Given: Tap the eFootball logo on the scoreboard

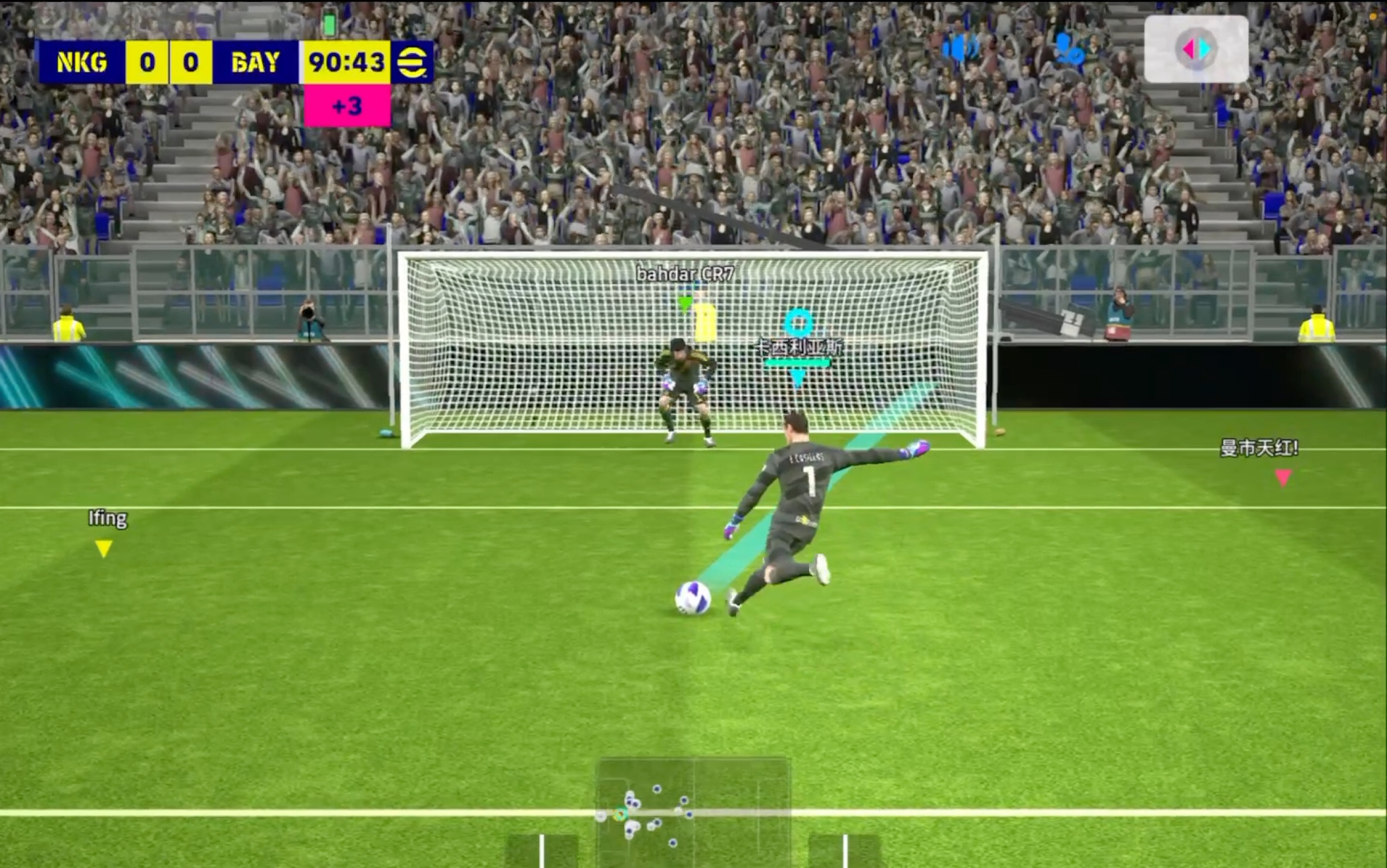Looking at the screenshot, I should click(412, 62).
